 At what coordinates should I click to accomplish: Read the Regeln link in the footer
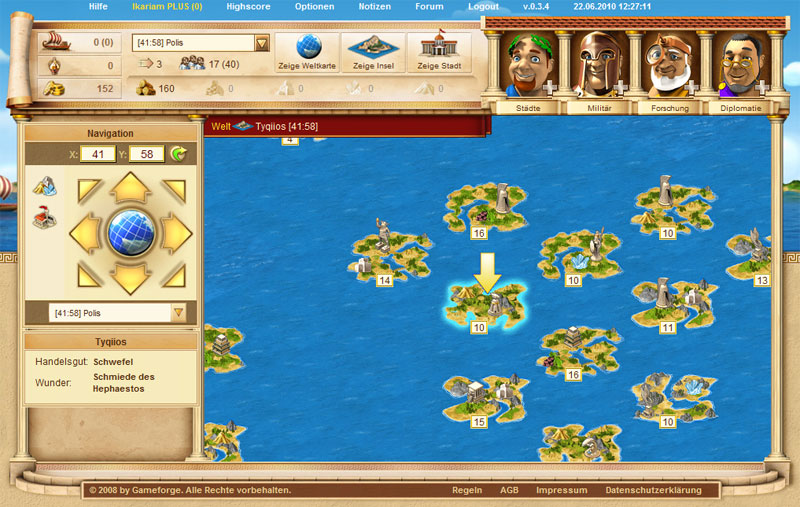467,490
